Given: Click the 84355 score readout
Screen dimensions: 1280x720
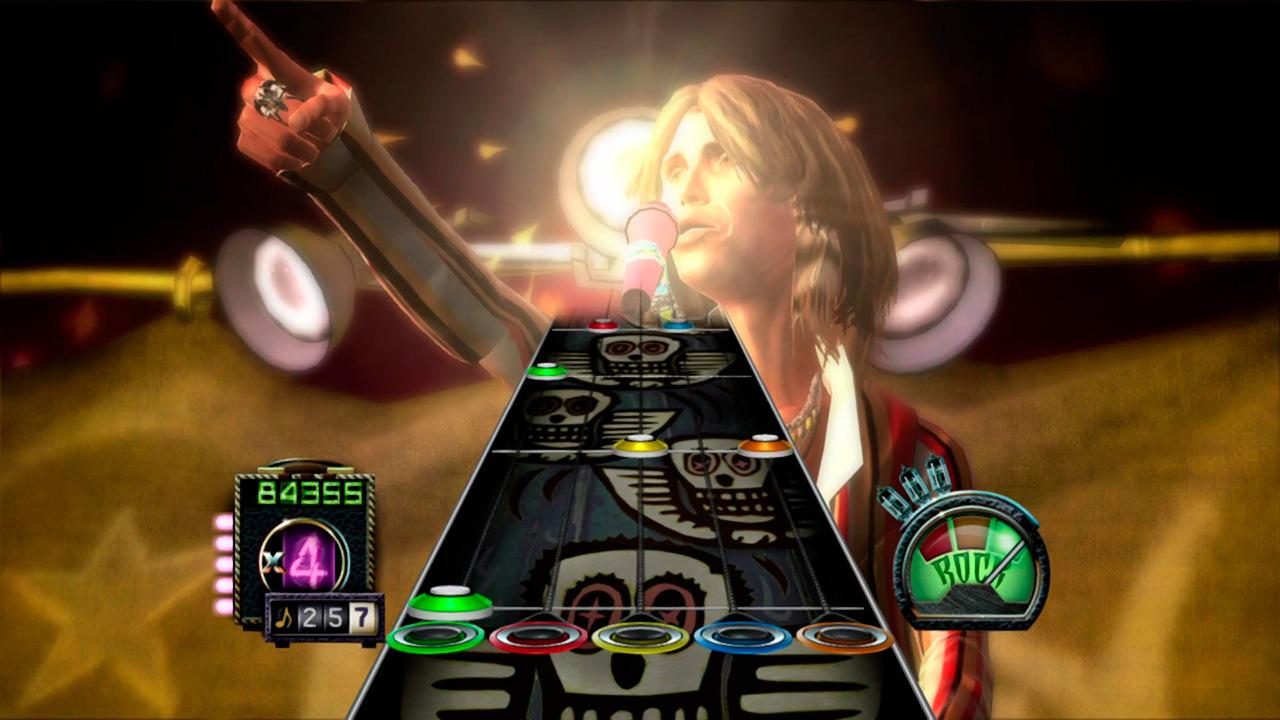Looking at the screenshot, I should pos(308,493).
